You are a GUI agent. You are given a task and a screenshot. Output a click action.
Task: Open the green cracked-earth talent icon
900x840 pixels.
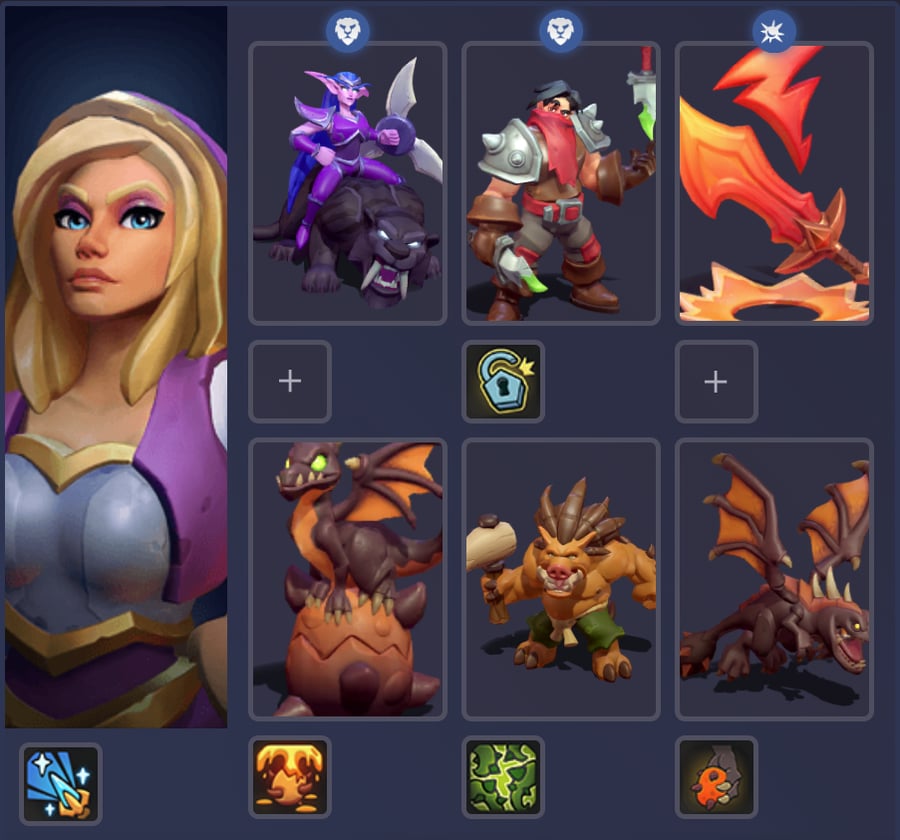pyautogui.click(x=503, y=777)
